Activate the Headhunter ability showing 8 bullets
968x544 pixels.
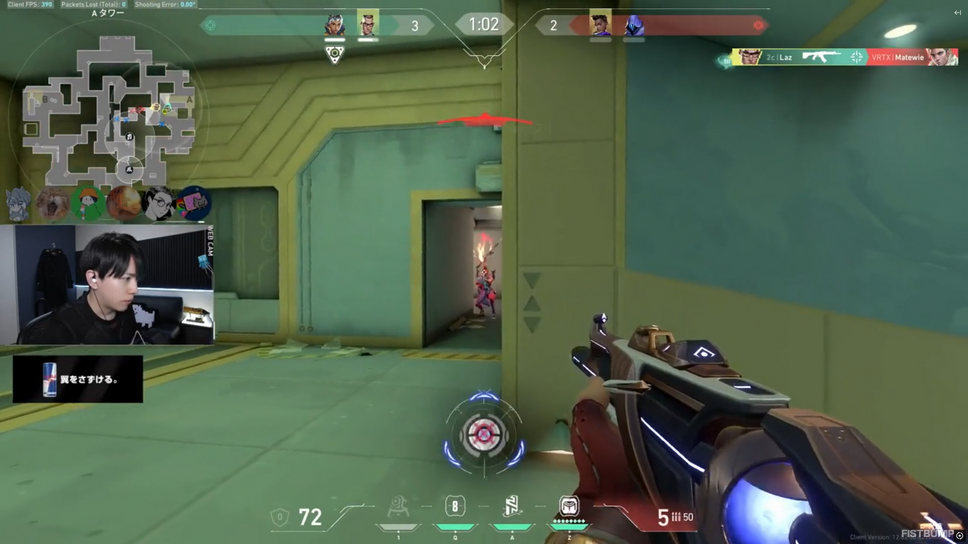(454, 507)
